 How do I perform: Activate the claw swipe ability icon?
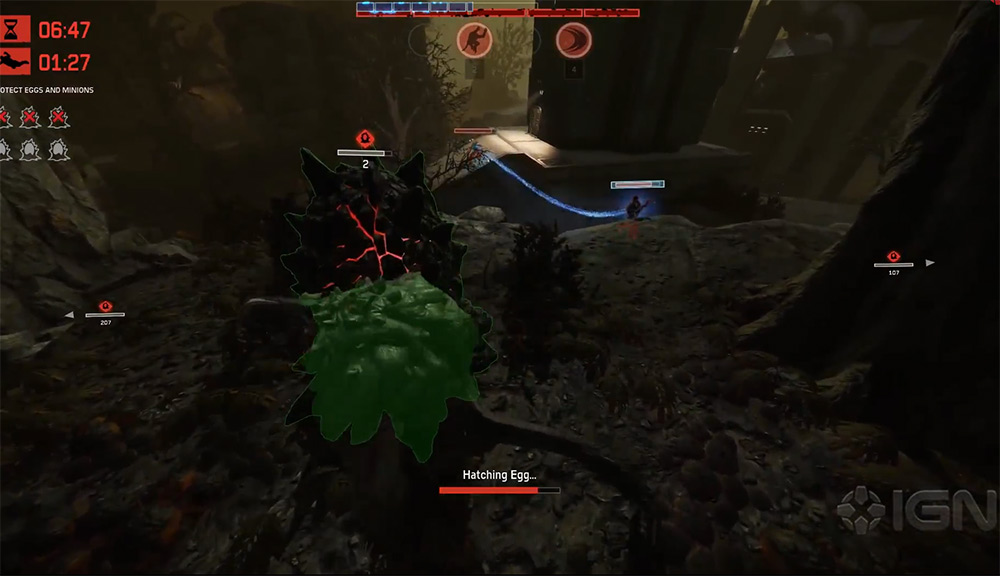(x=573, y=40)
